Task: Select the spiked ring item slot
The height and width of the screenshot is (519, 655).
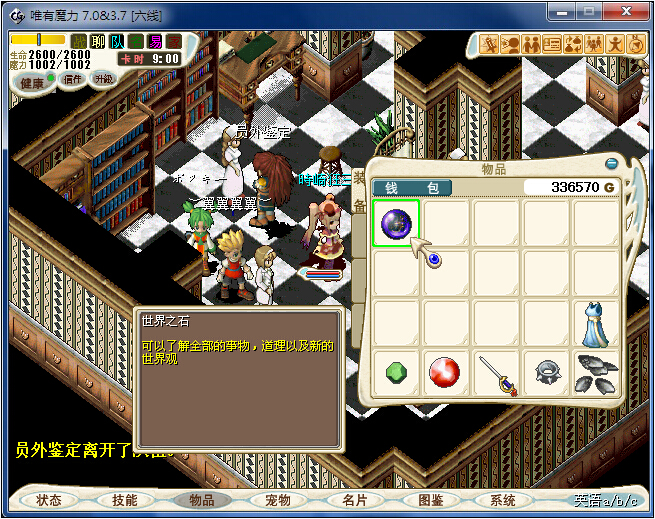Action: tap(547, 373)
